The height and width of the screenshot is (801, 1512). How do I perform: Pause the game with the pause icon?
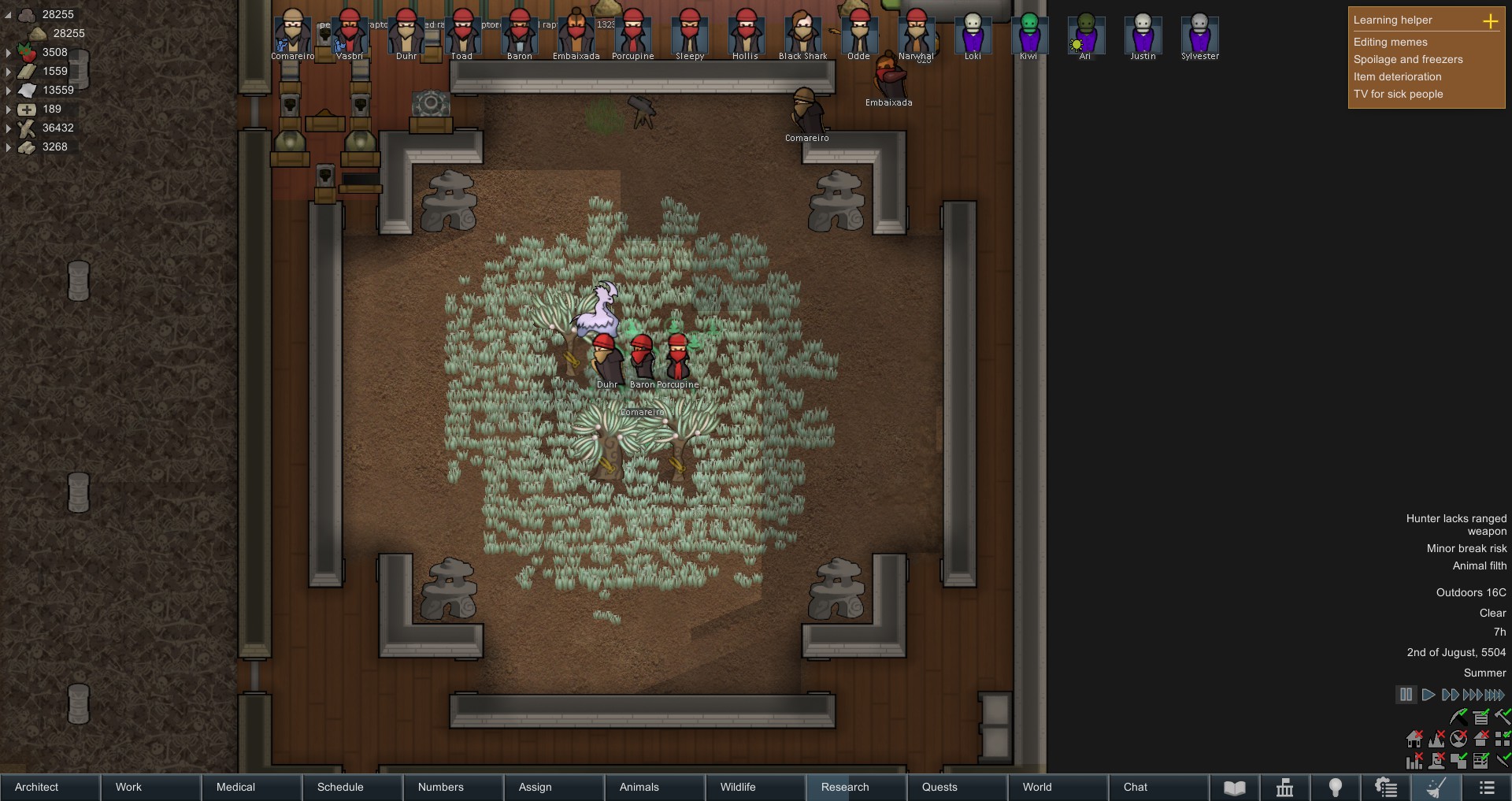click(x=1407, y=695)
